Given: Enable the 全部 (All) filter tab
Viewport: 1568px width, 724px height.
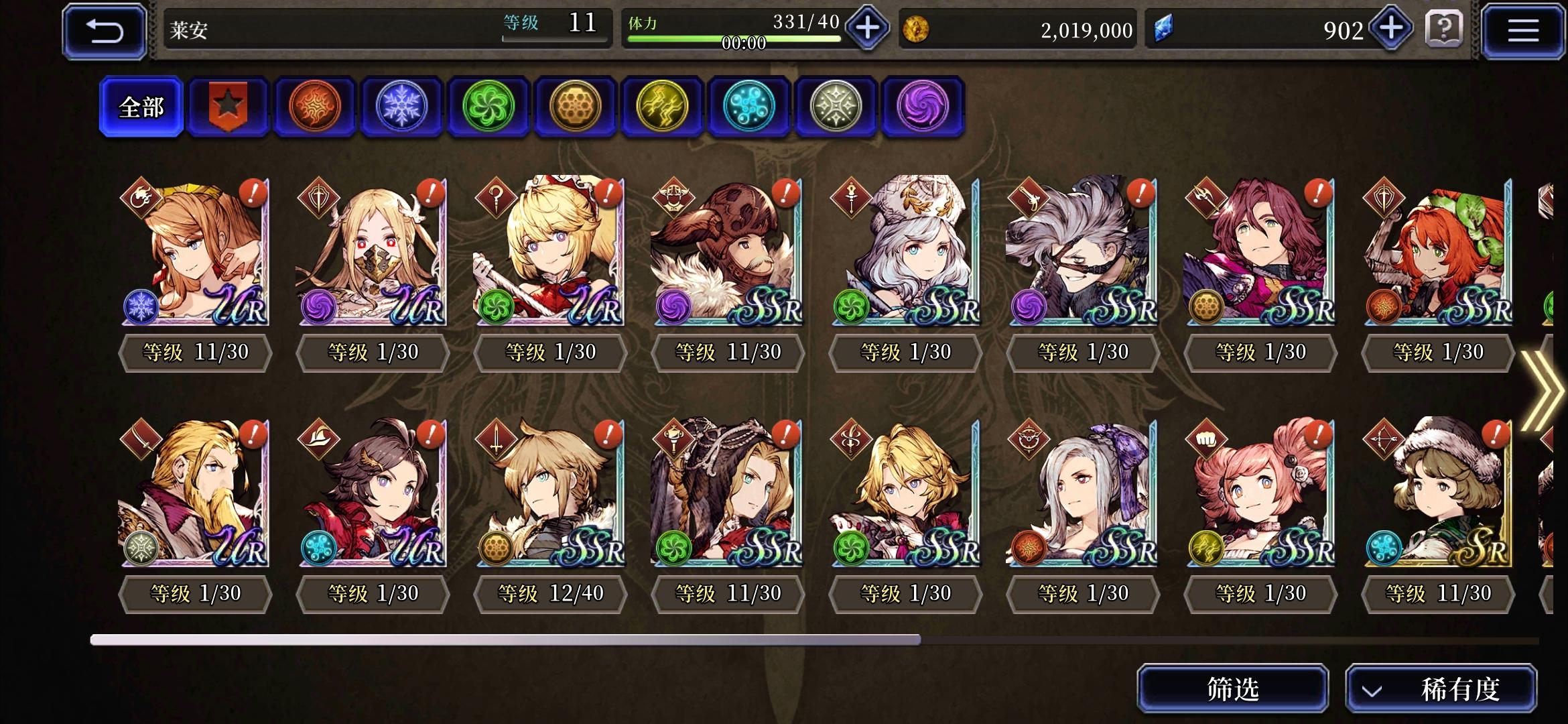Looking at the screenshot, I should coord(141,107).
